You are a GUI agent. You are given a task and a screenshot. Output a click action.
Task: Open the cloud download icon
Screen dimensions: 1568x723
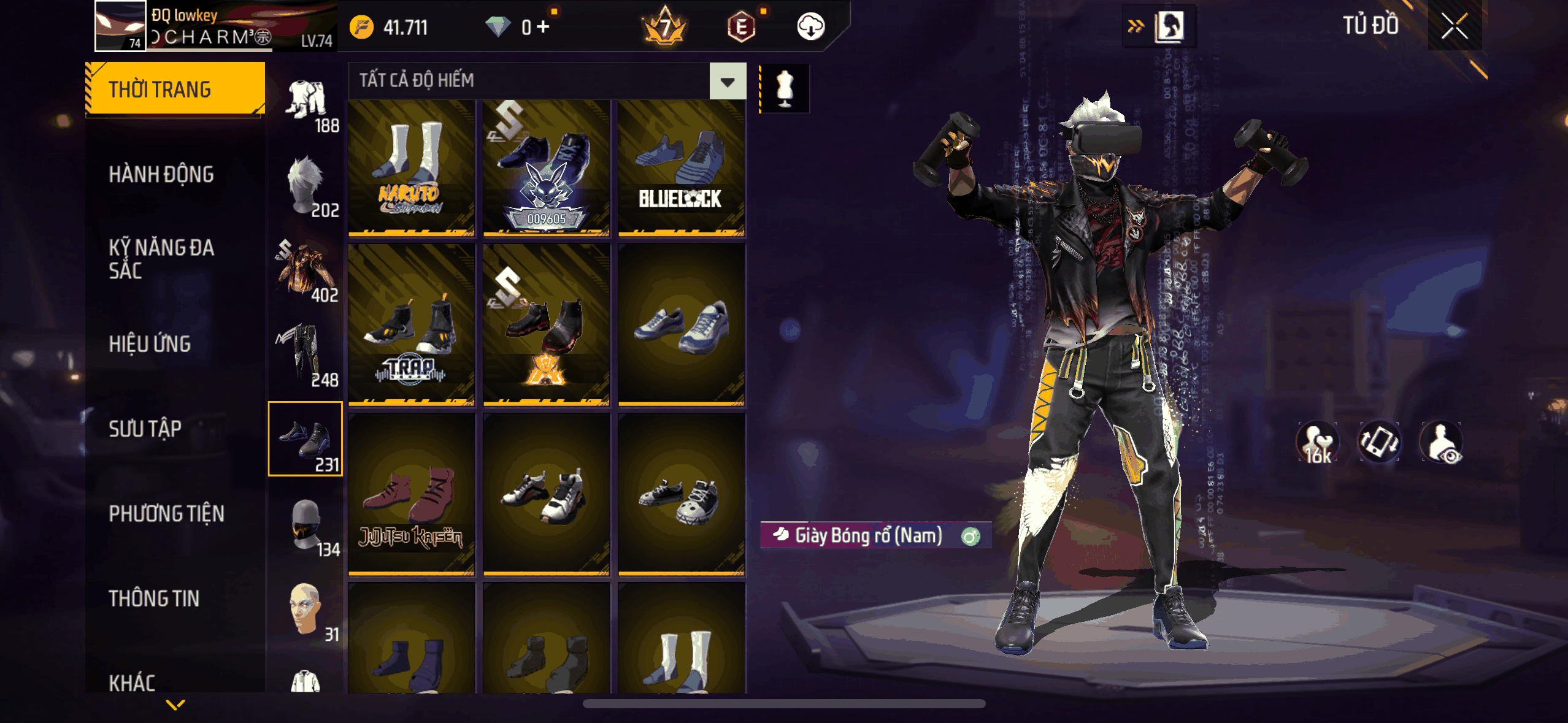pos(810,27)
